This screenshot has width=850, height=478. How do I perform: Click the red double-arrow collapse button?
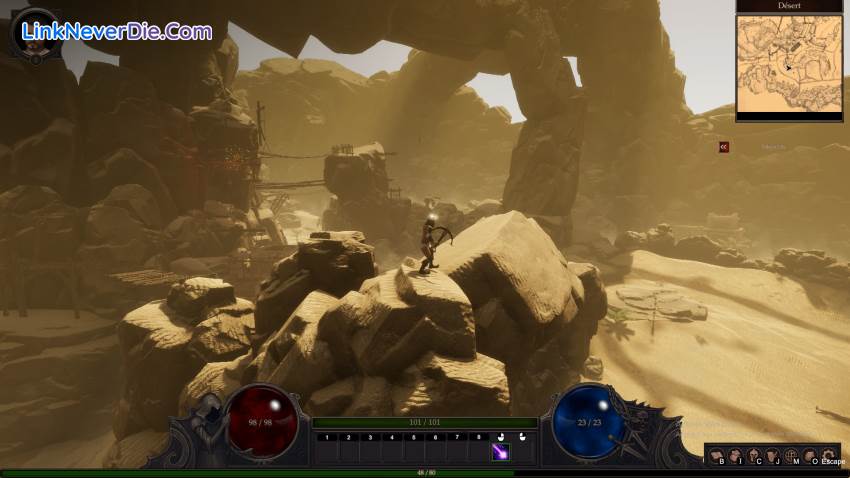pos(724,147)
